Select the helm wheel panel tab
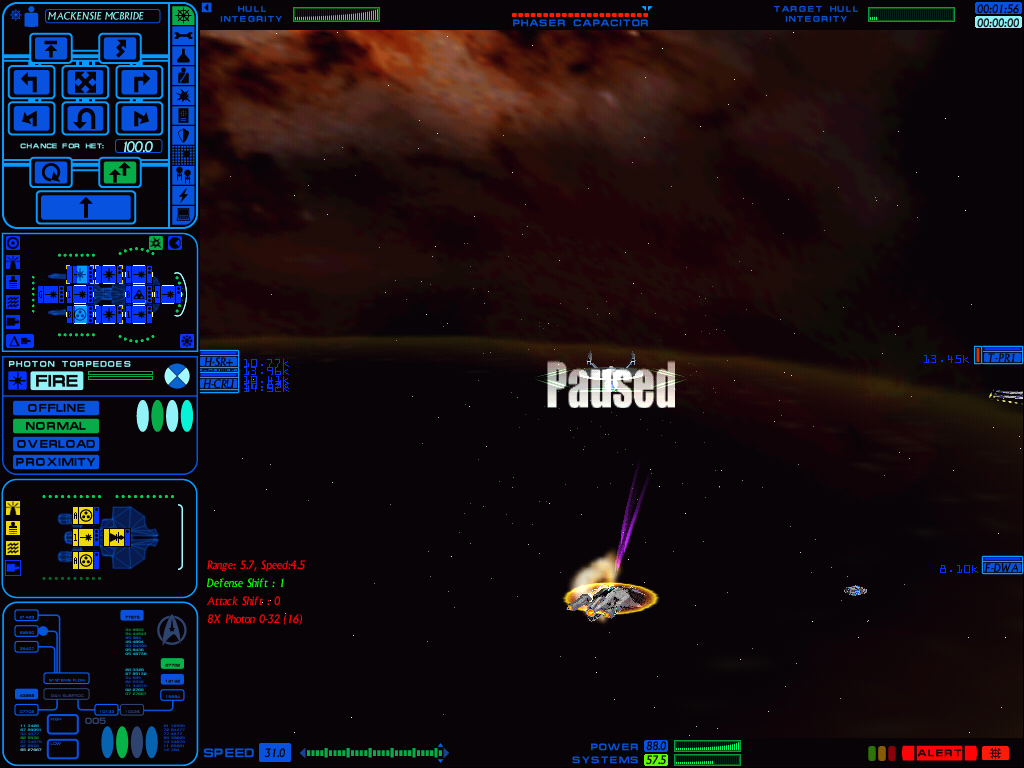Image resolution: width=1024 pixels, height=768 pixels. coord(183,16)
